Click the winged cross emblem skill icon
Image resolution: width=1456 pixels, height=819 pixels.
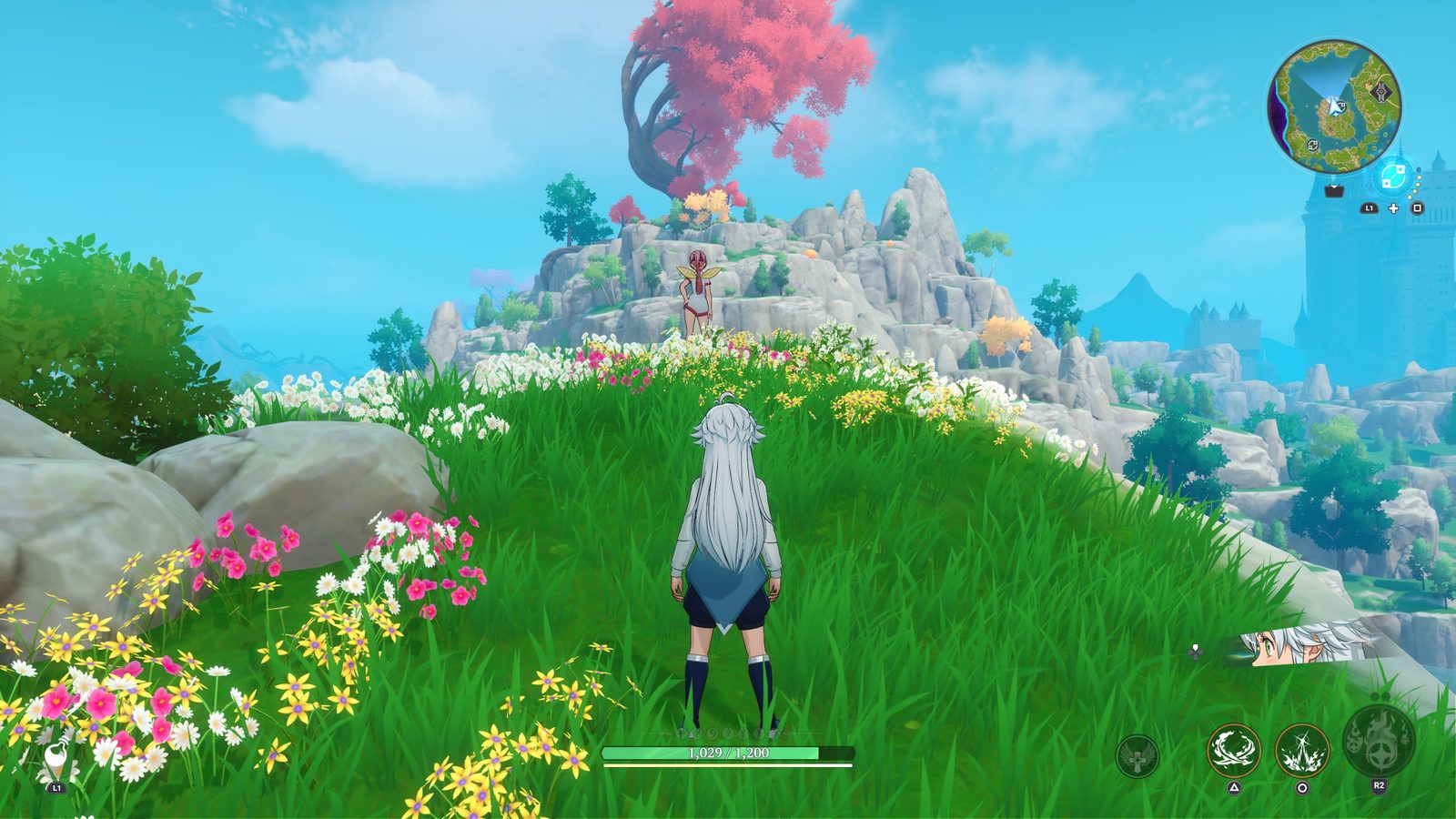(1137, 755)
